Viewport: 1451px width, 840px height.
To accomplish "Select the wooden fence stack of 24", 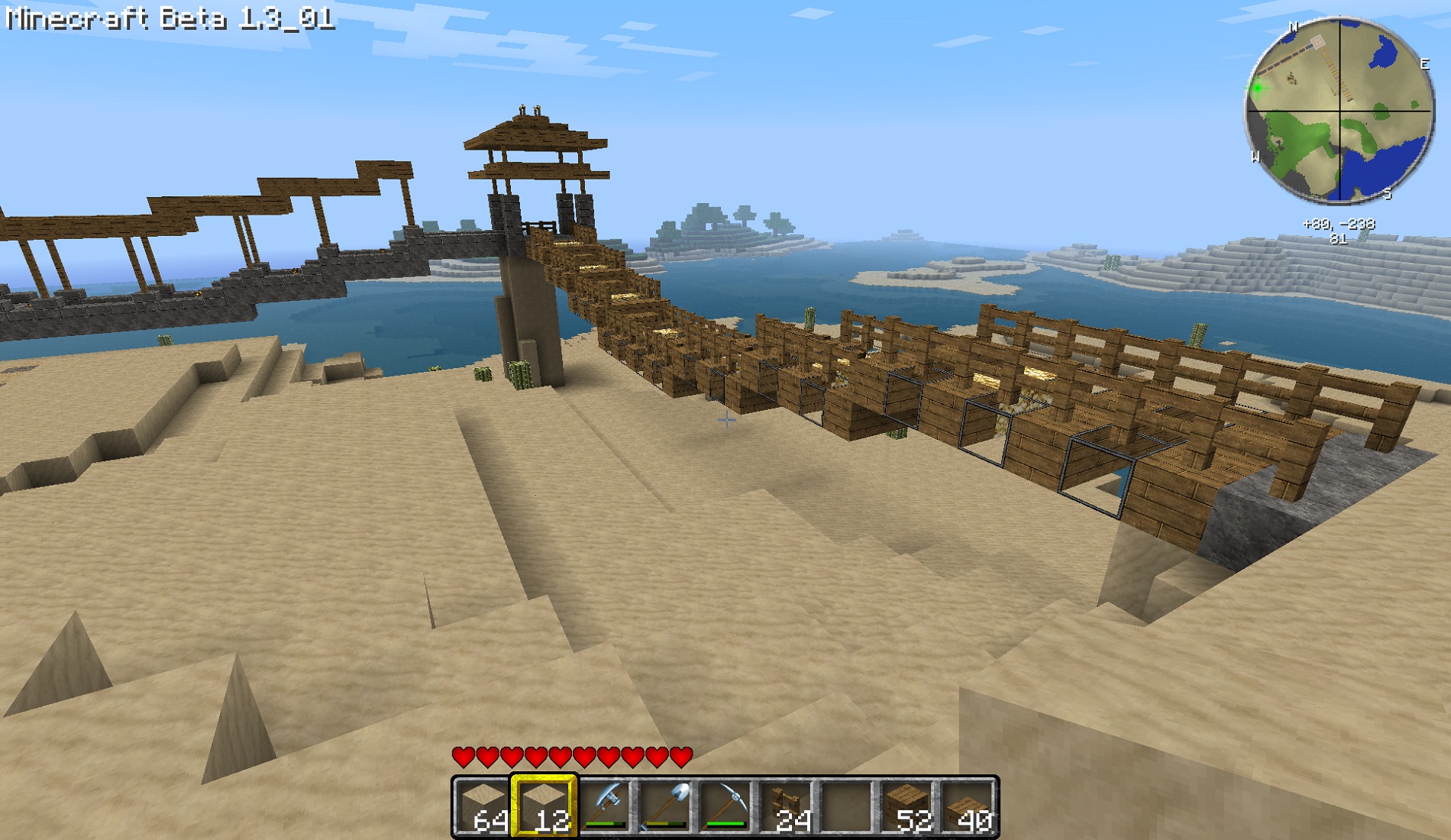I will 787,807.
